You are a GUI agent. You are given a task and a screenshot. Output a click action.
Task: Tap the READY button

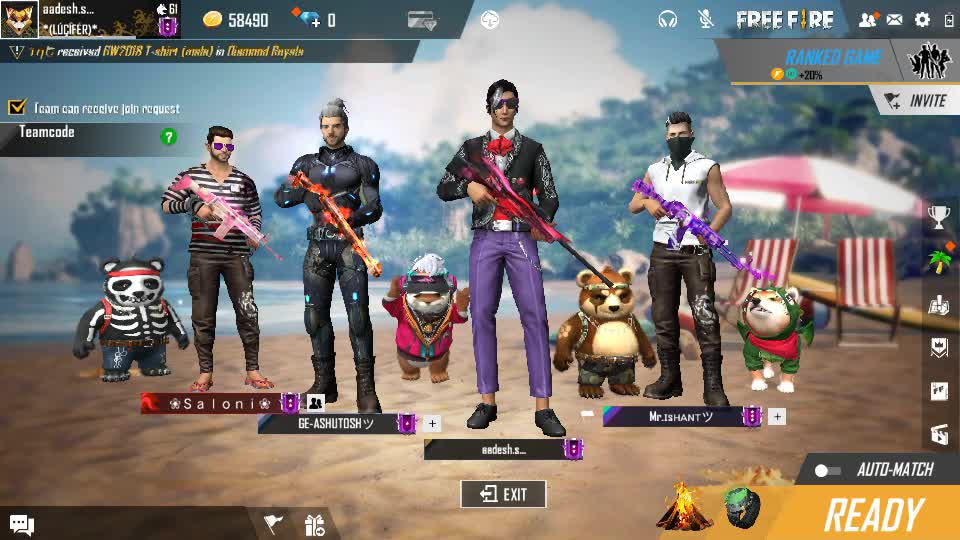873,515
